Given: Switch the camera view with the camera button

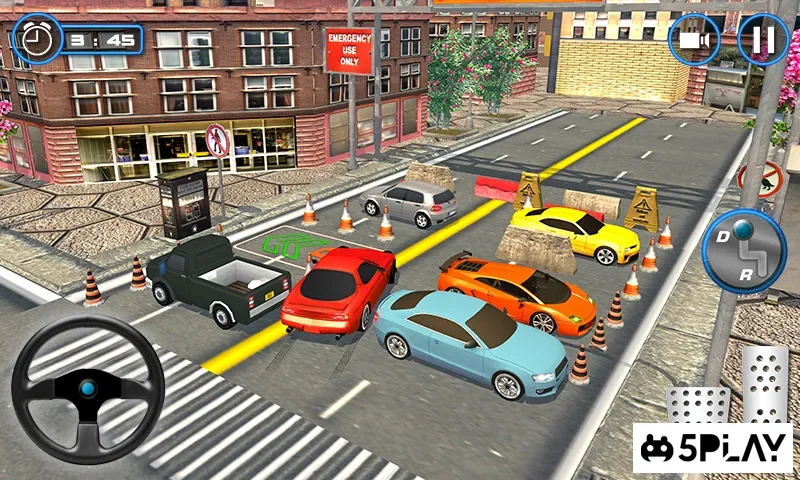Looking at the screenshot, I should [x=696, y=41].
